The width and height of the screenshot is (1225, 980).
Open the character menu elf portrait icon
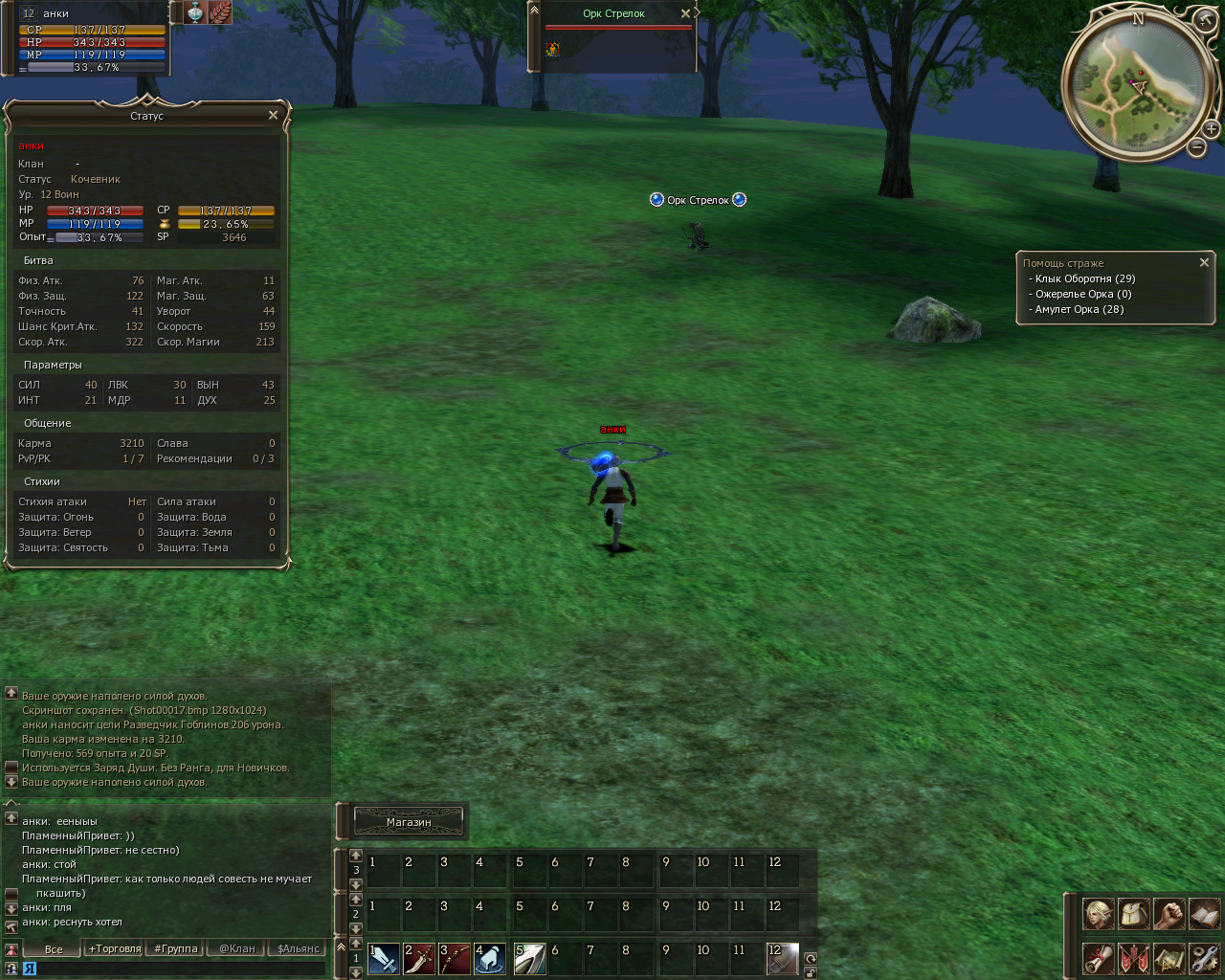(x=1098, y=914)
